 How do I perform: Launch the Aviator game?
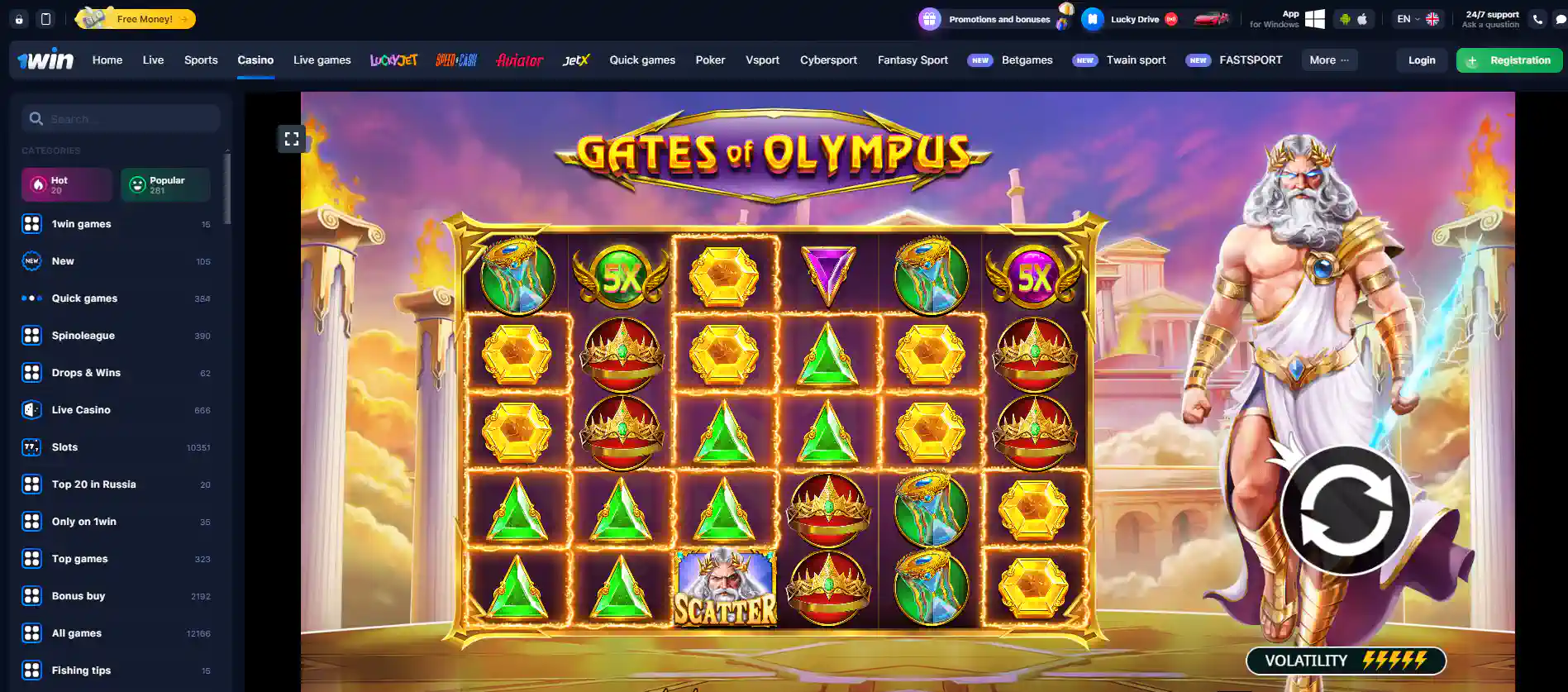(519, 60)
